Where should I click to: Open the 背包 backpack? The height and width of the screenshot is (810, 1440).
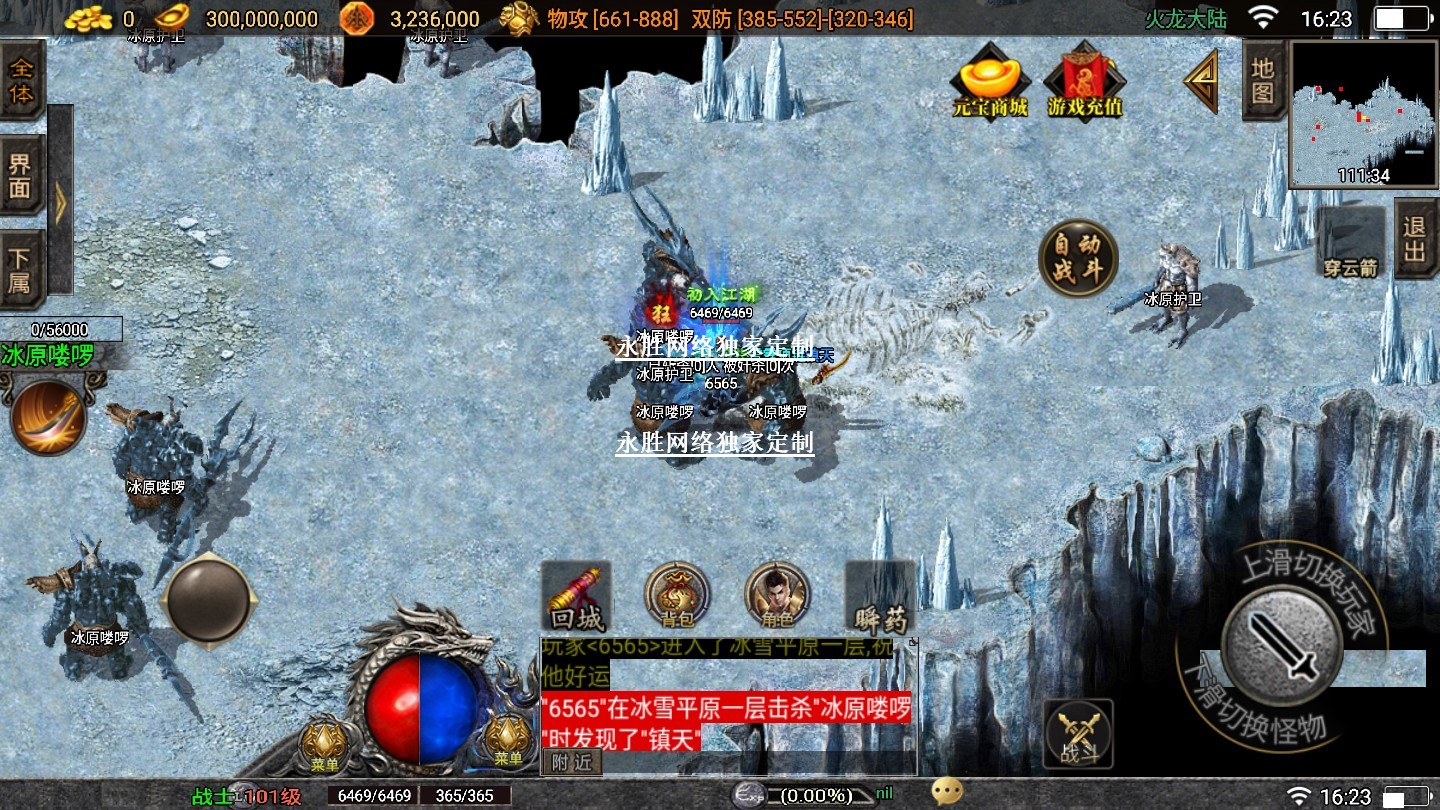677,597
